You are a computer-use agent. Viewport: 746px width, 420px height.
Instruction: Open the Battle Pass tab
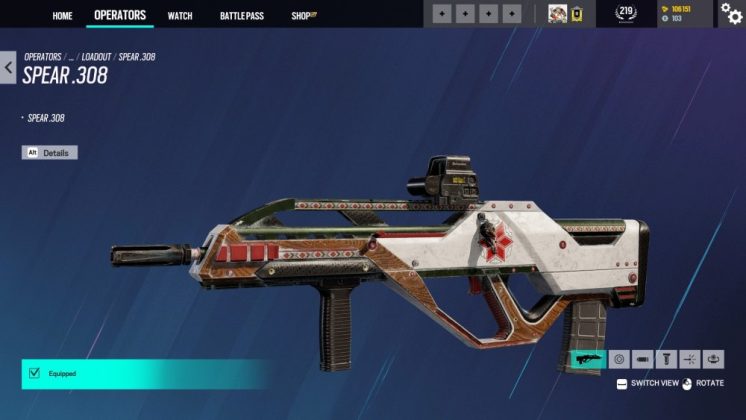click(241, 16)
